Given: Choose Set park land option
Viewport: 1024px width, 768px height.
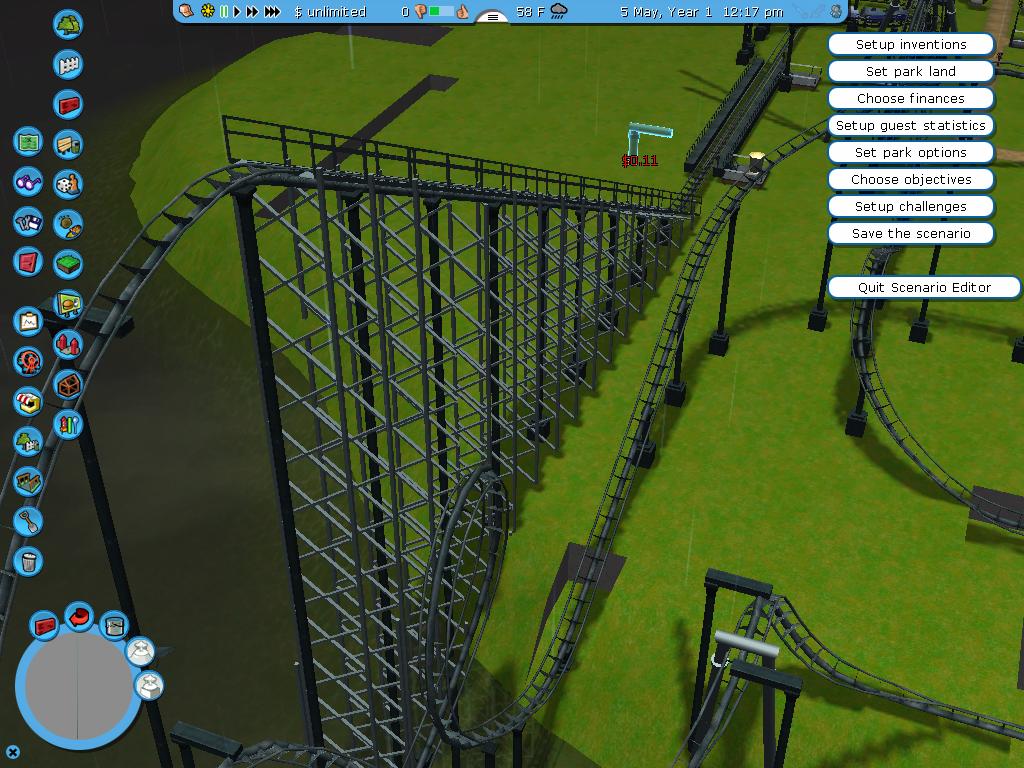Looking at the screenshot, I should (910, 72).
